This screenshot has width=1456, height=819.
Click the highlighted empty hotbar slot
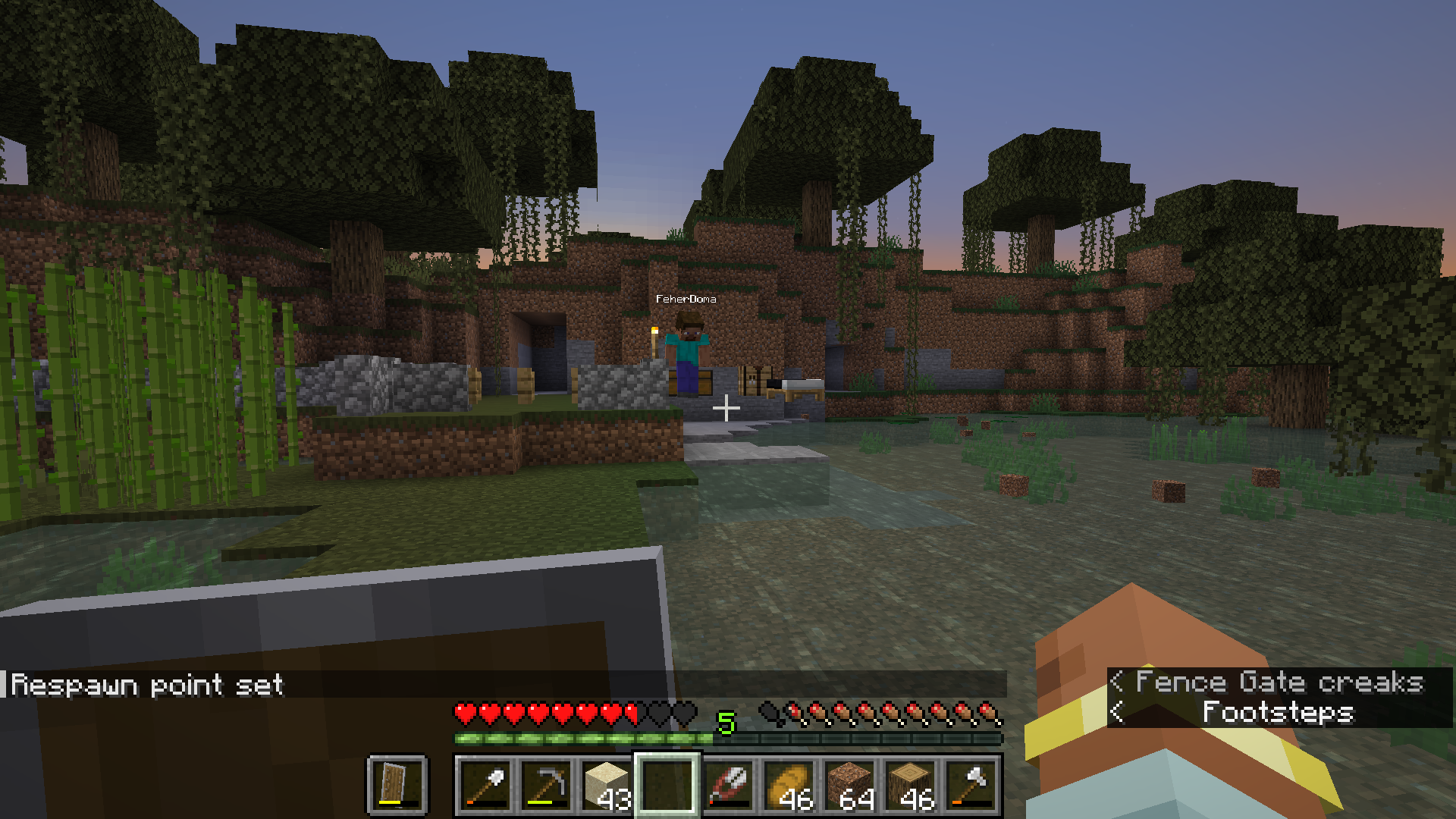pyautogui.click(x=667, y=785)
